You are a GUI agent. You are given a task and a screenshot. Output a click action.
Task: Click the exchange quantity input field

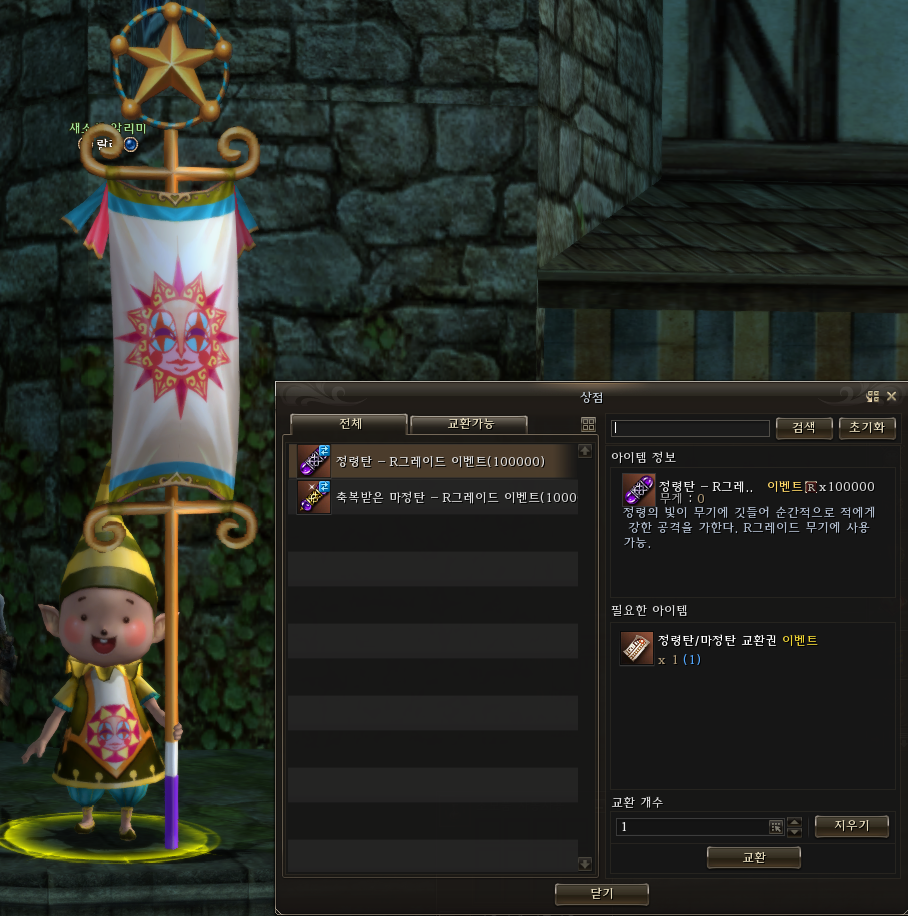click(x=691, y=827)
